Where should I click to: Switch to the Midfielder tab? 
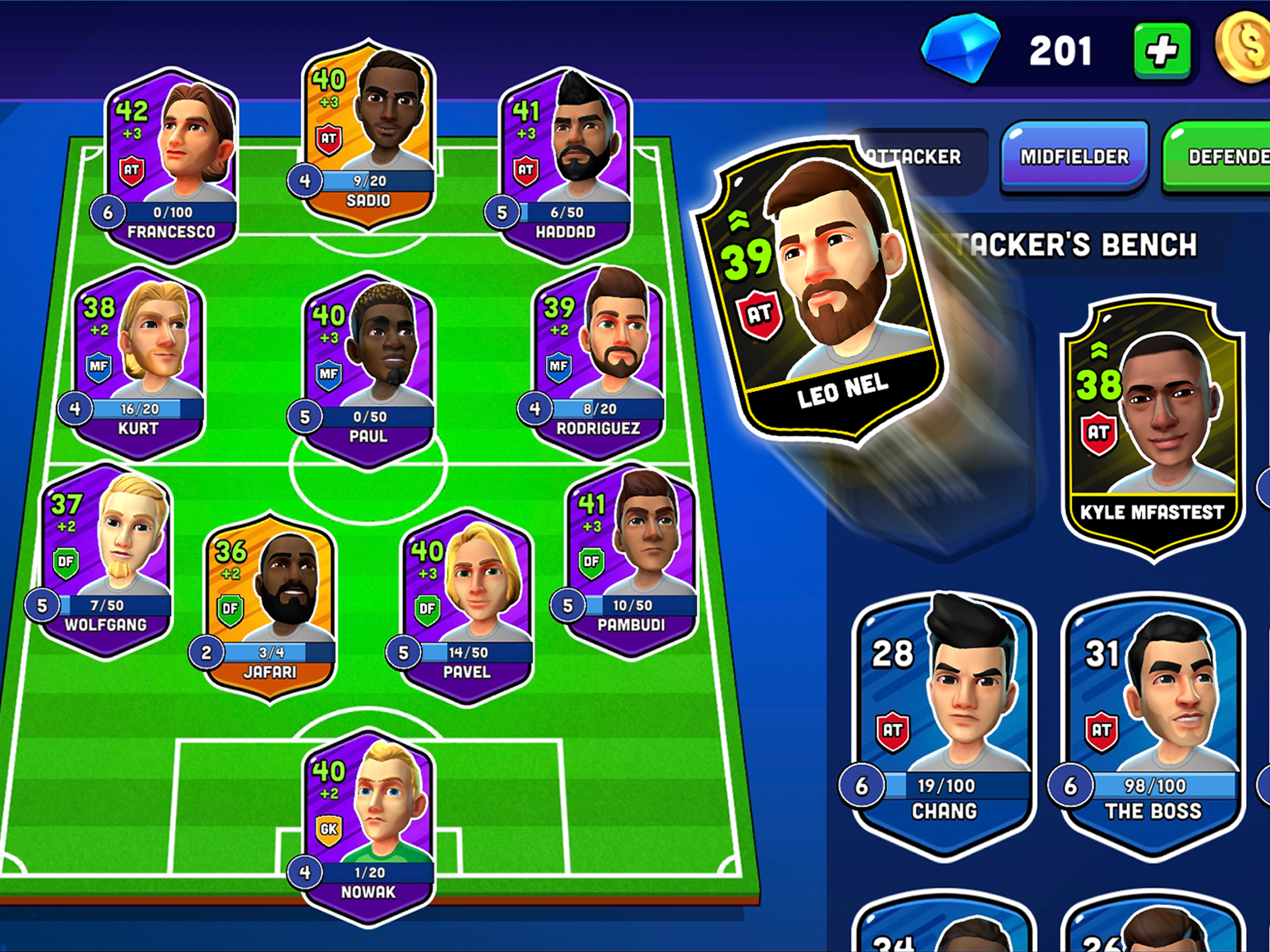pos(1074,156)
